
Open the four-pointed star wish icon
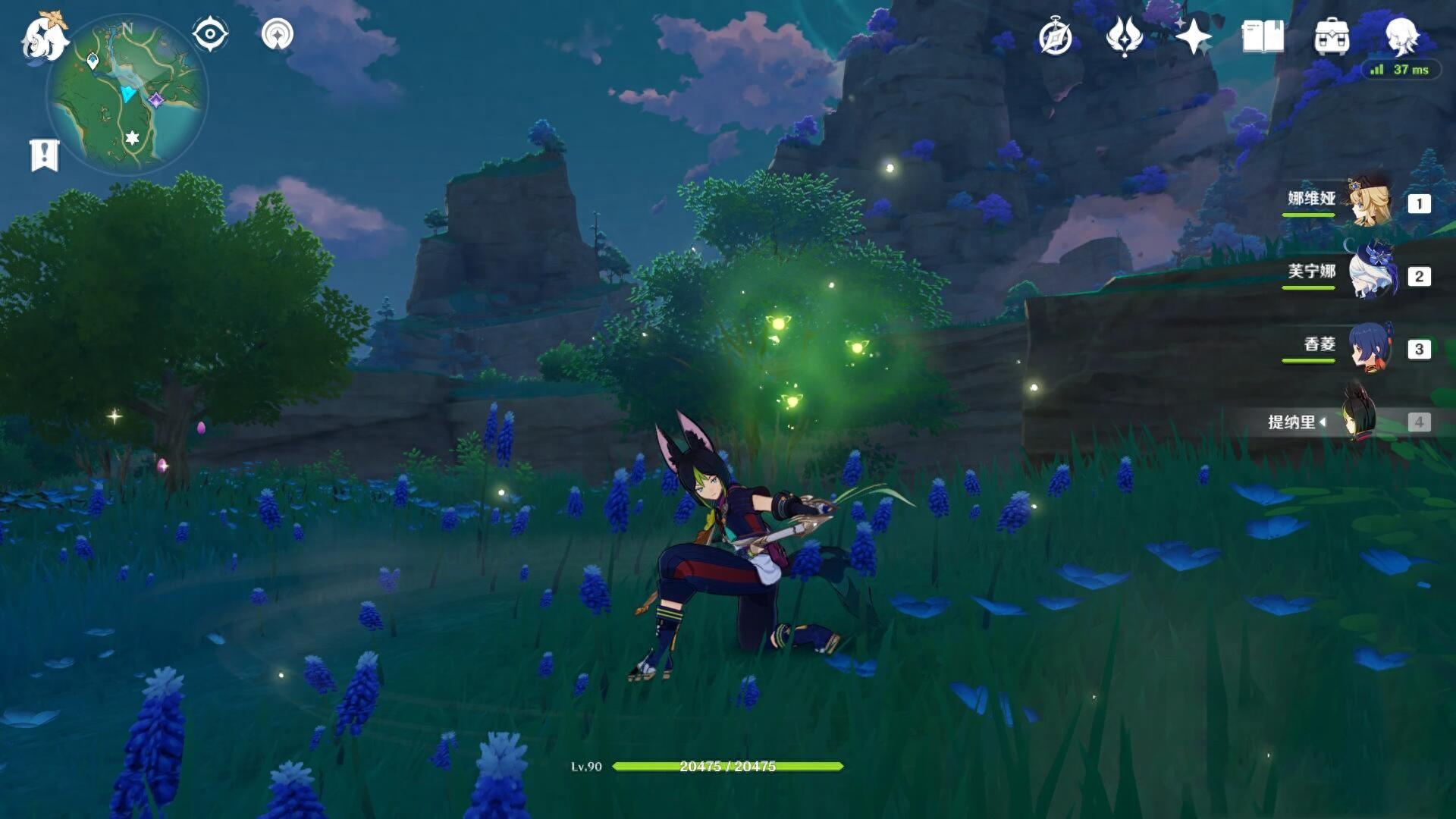pos(1193,36)
